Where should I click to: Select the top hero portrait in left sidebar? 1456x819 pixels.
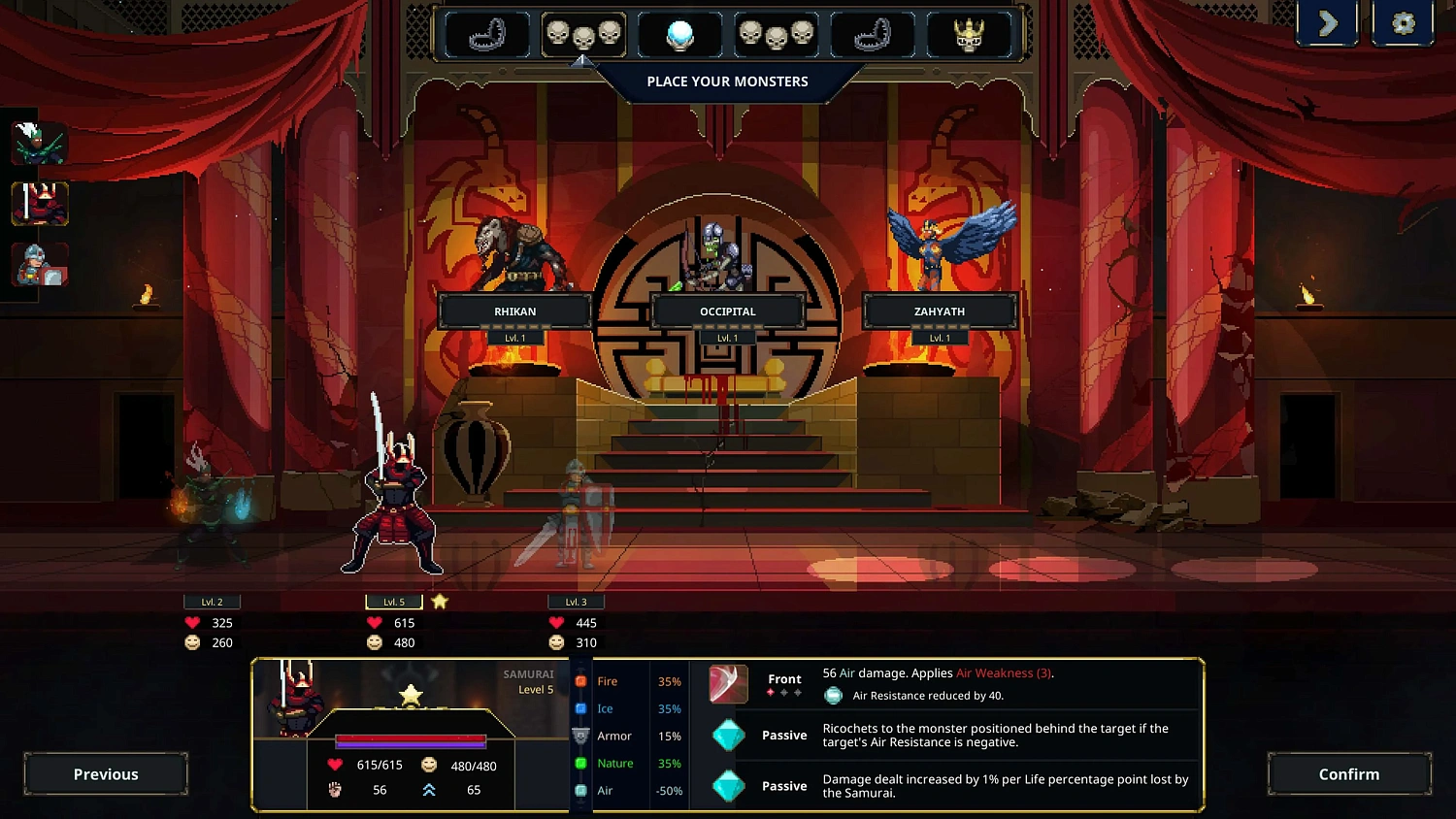[39, 143]
